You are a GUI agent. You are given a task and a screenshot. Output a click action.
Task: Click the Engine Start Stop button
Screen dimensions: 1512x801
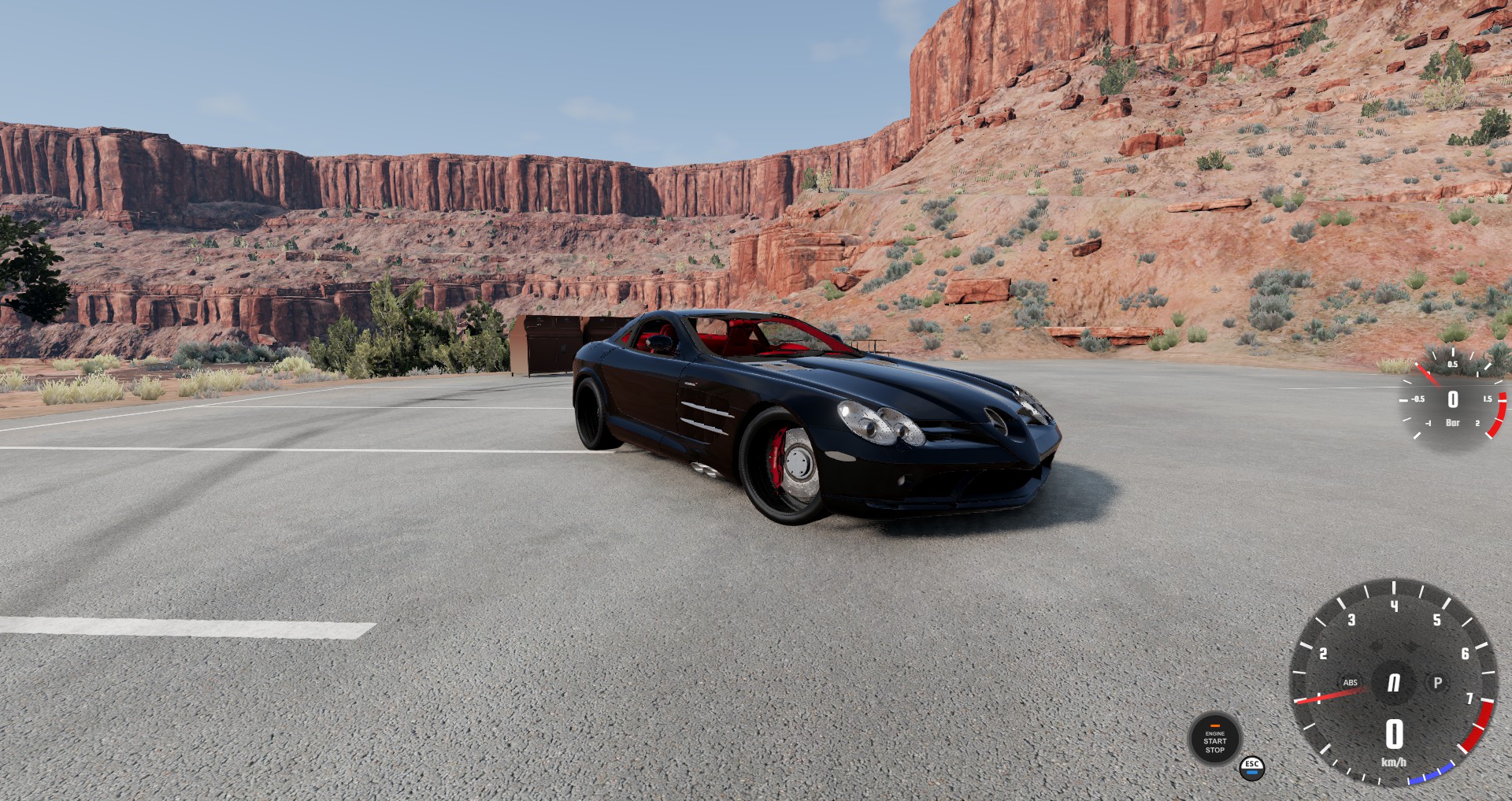coord(1214,739)
